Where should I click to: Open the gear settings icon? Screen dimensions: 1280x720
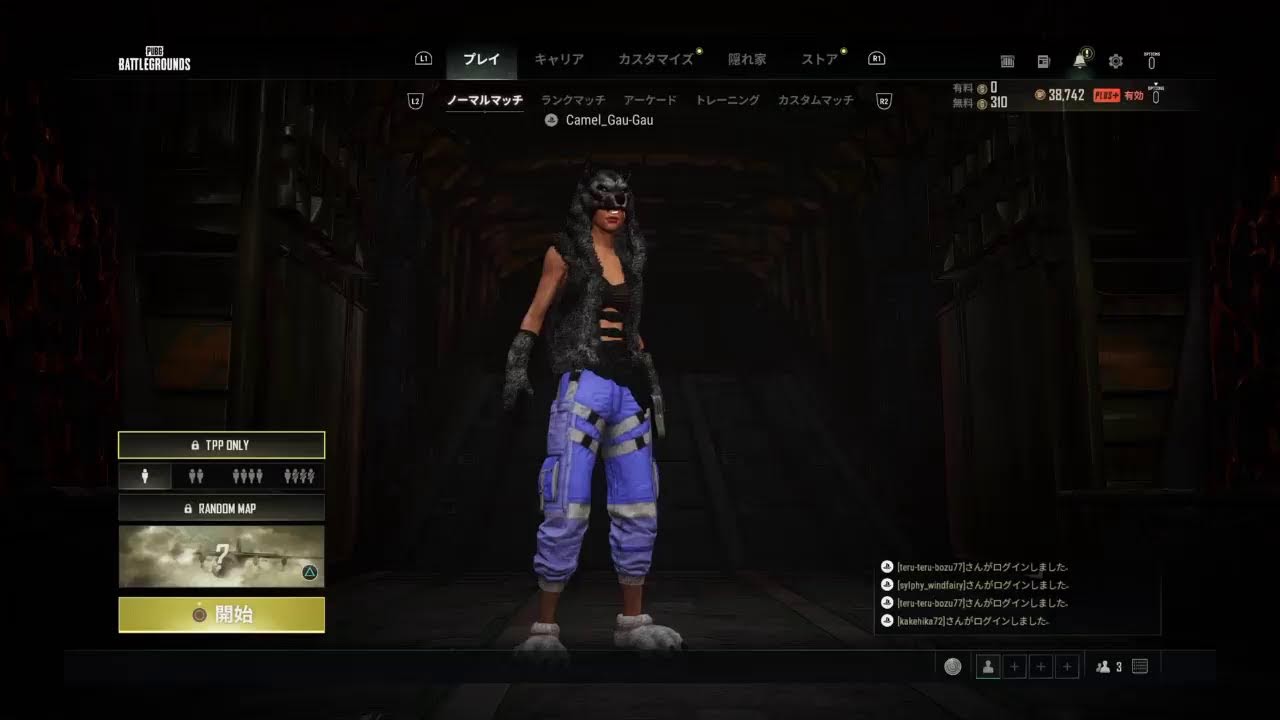pos(1116,61)
